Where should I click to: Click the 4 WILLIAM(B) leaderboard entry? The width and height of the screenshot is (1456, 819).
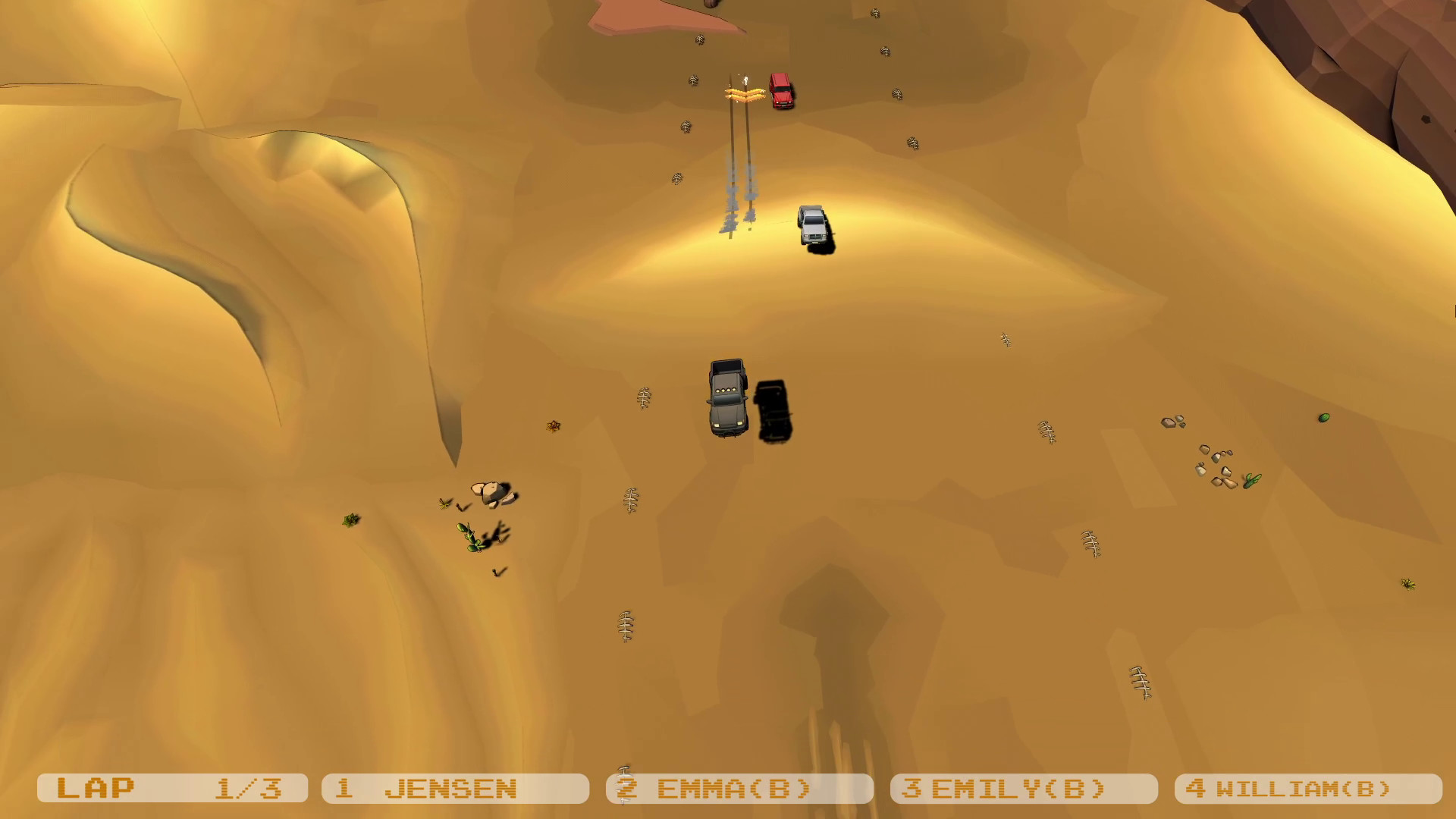(1312, 788)
